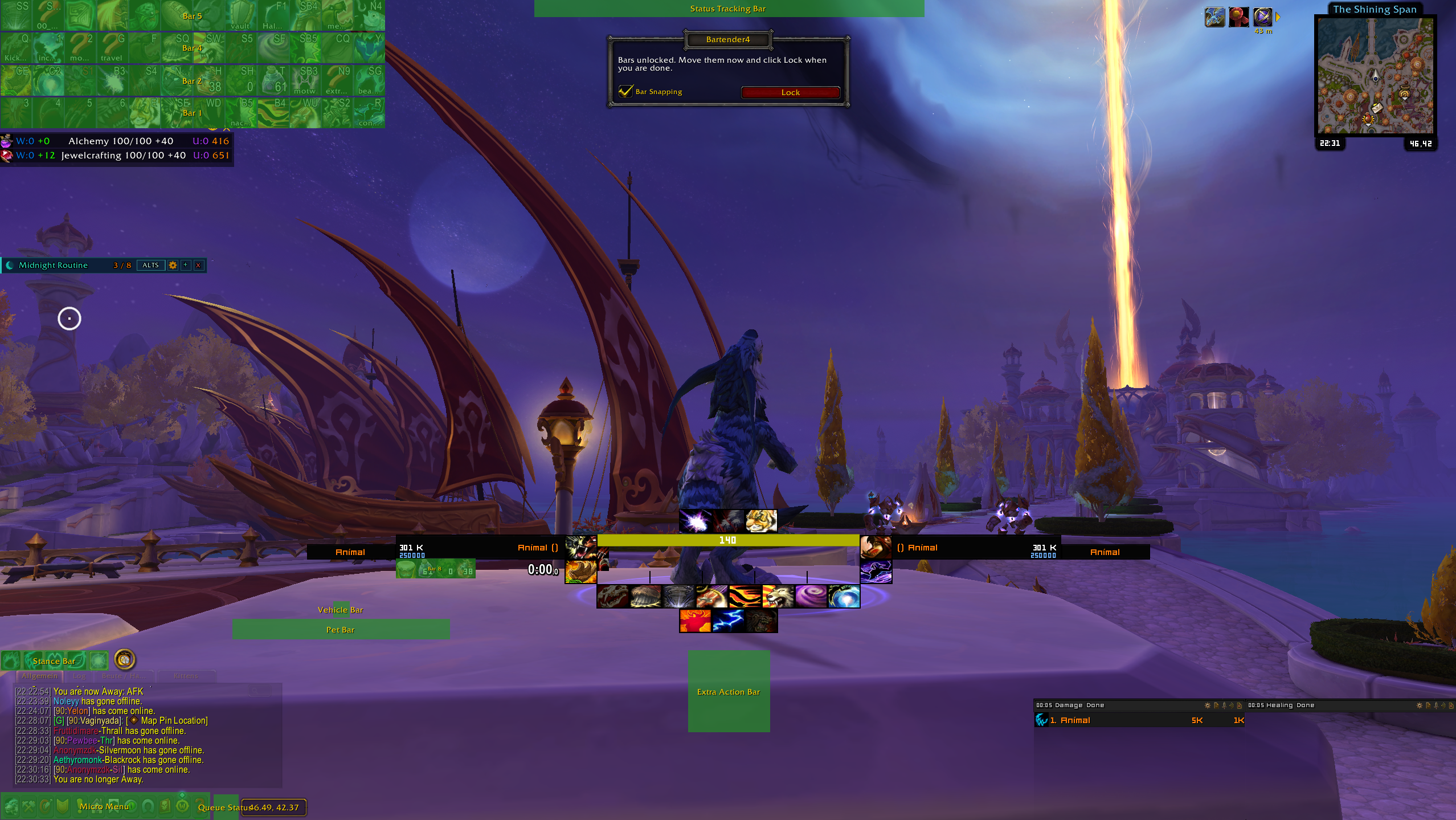Image resolution: width=1456 pixels, height=820 pixels.
Task: Use the blue lightning ability
Action: coord(728,621)
